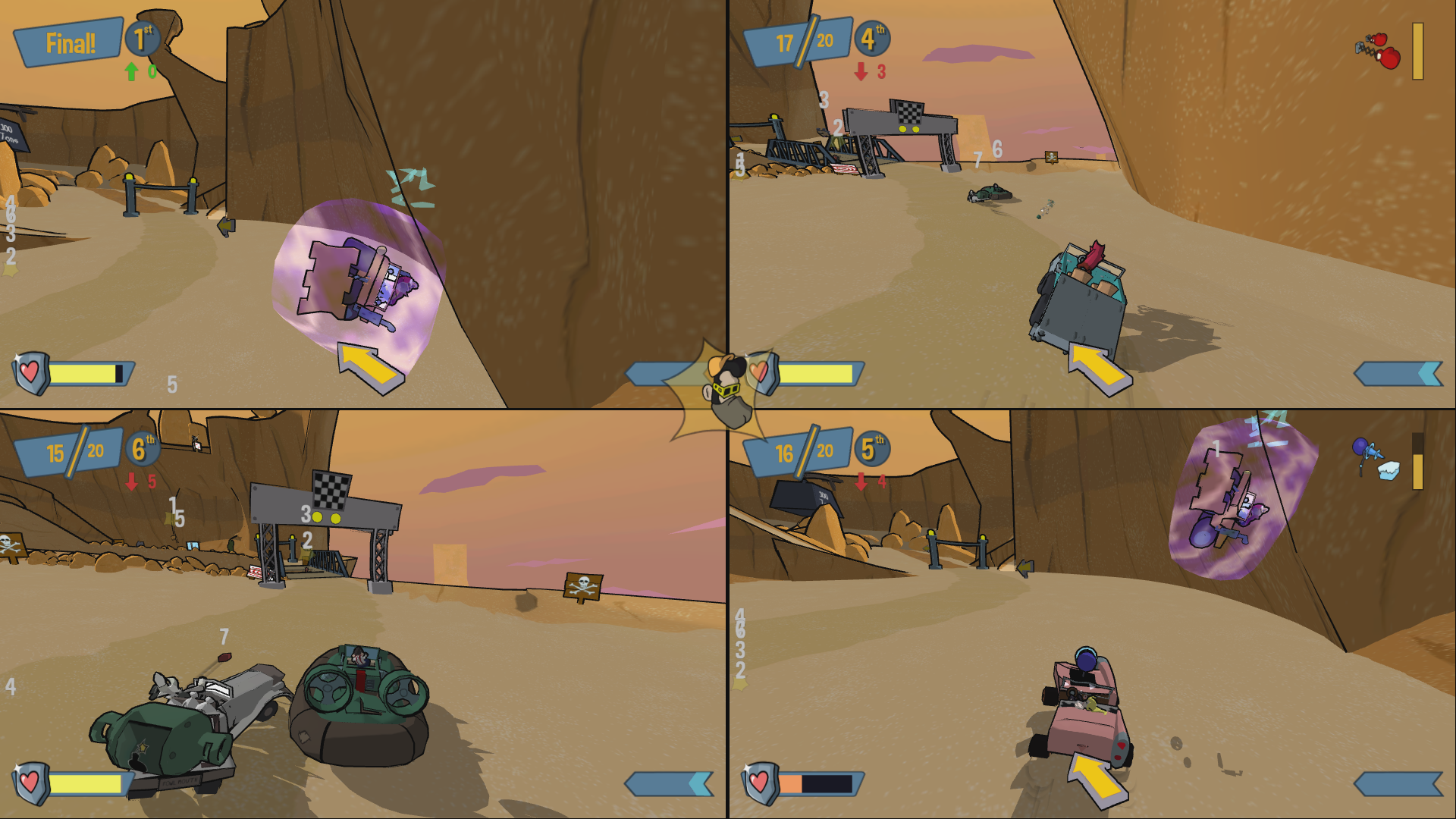Click the ice cube item icon
Viewport: 1456px width, 819px height.
coord(1389,472)
